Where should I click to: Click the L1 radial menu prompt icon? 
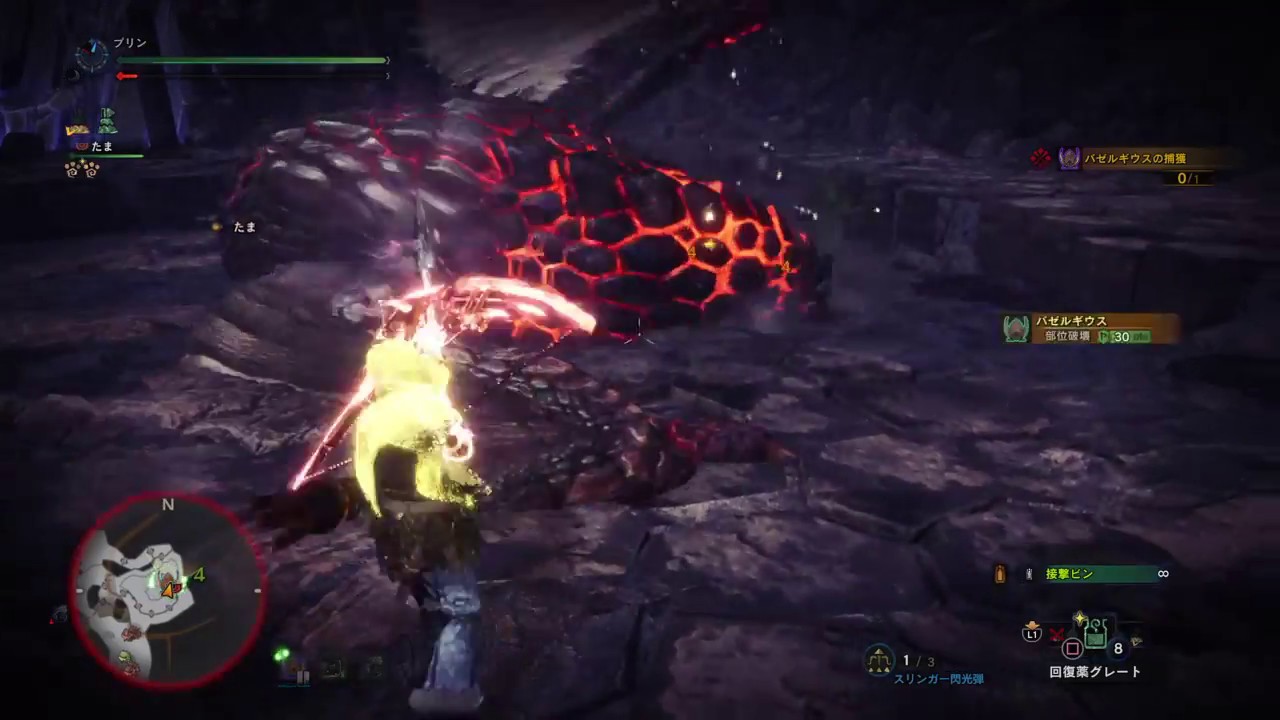pos(1032,635)
